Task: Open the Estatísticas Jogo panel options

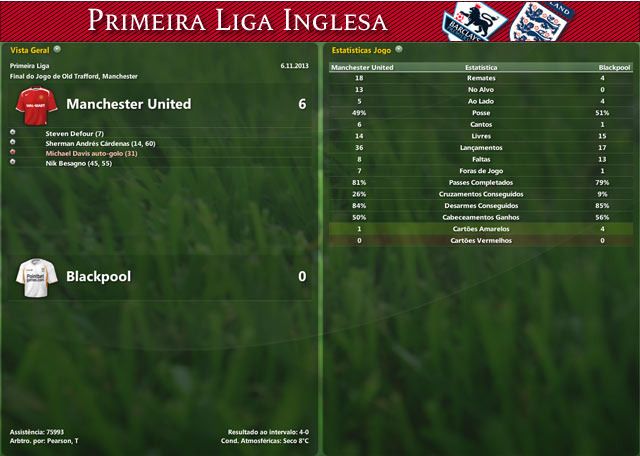Action: point(399,48)
